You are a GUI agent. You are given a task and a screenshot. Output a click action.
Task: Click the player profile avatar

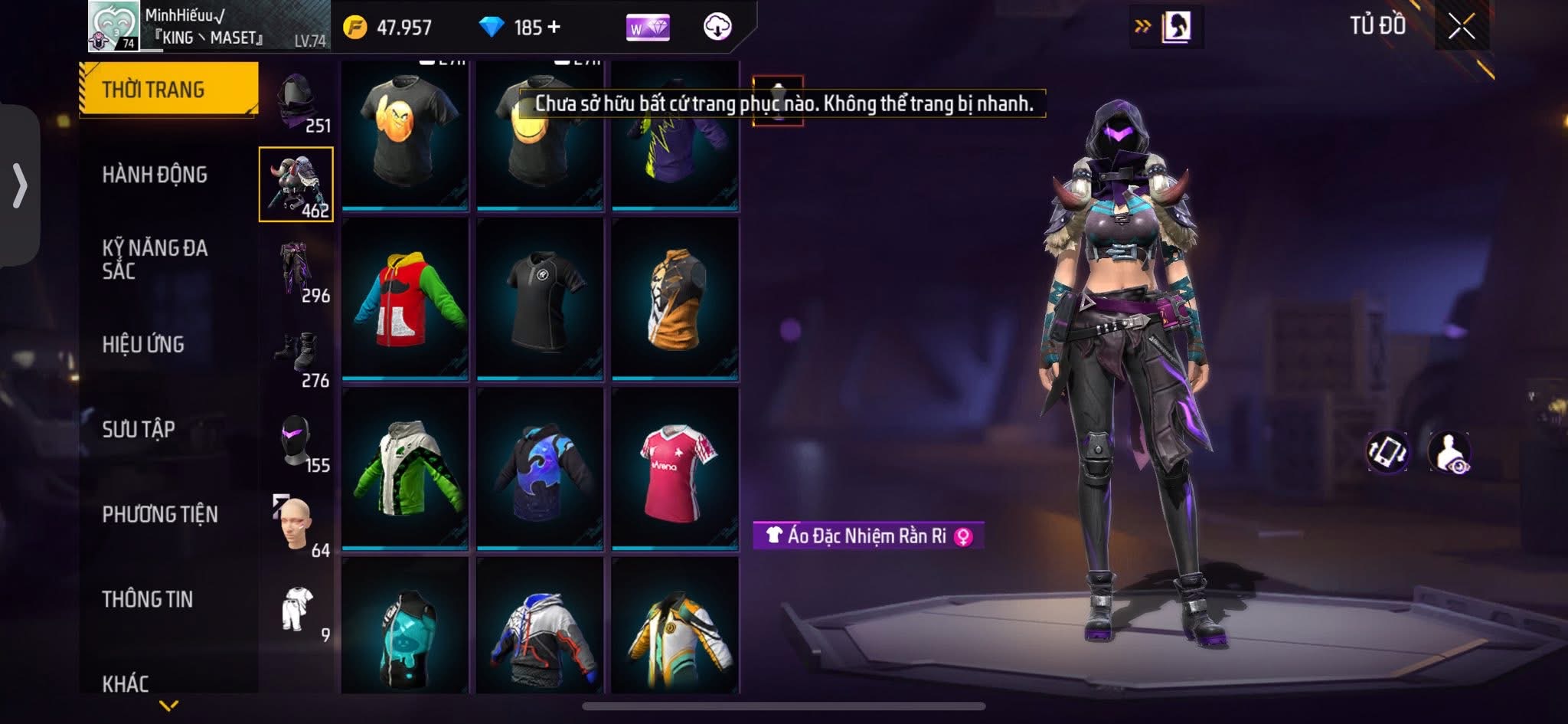[113, 26]
